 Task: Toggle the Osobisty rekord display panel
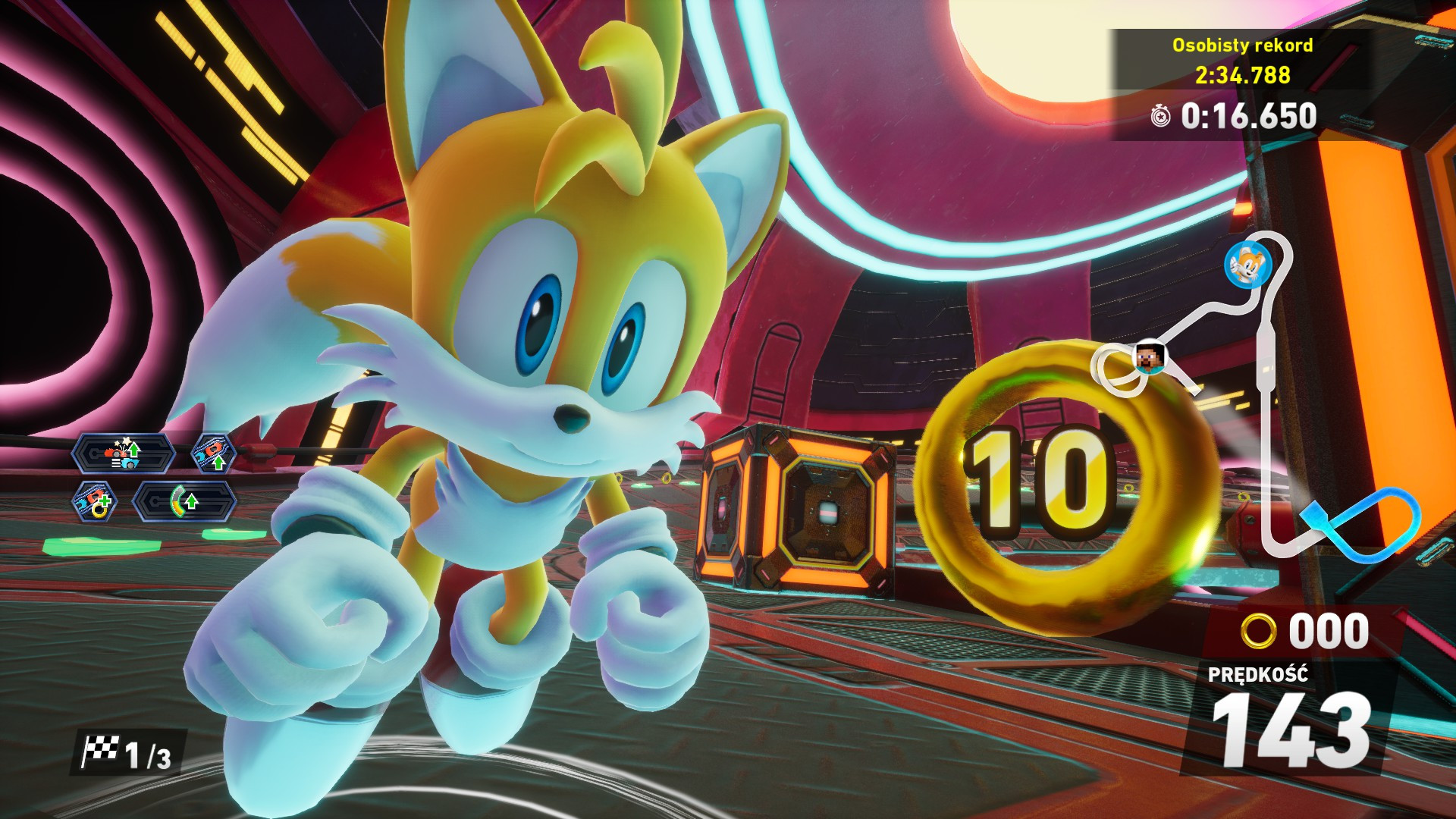coord(1241,45)
